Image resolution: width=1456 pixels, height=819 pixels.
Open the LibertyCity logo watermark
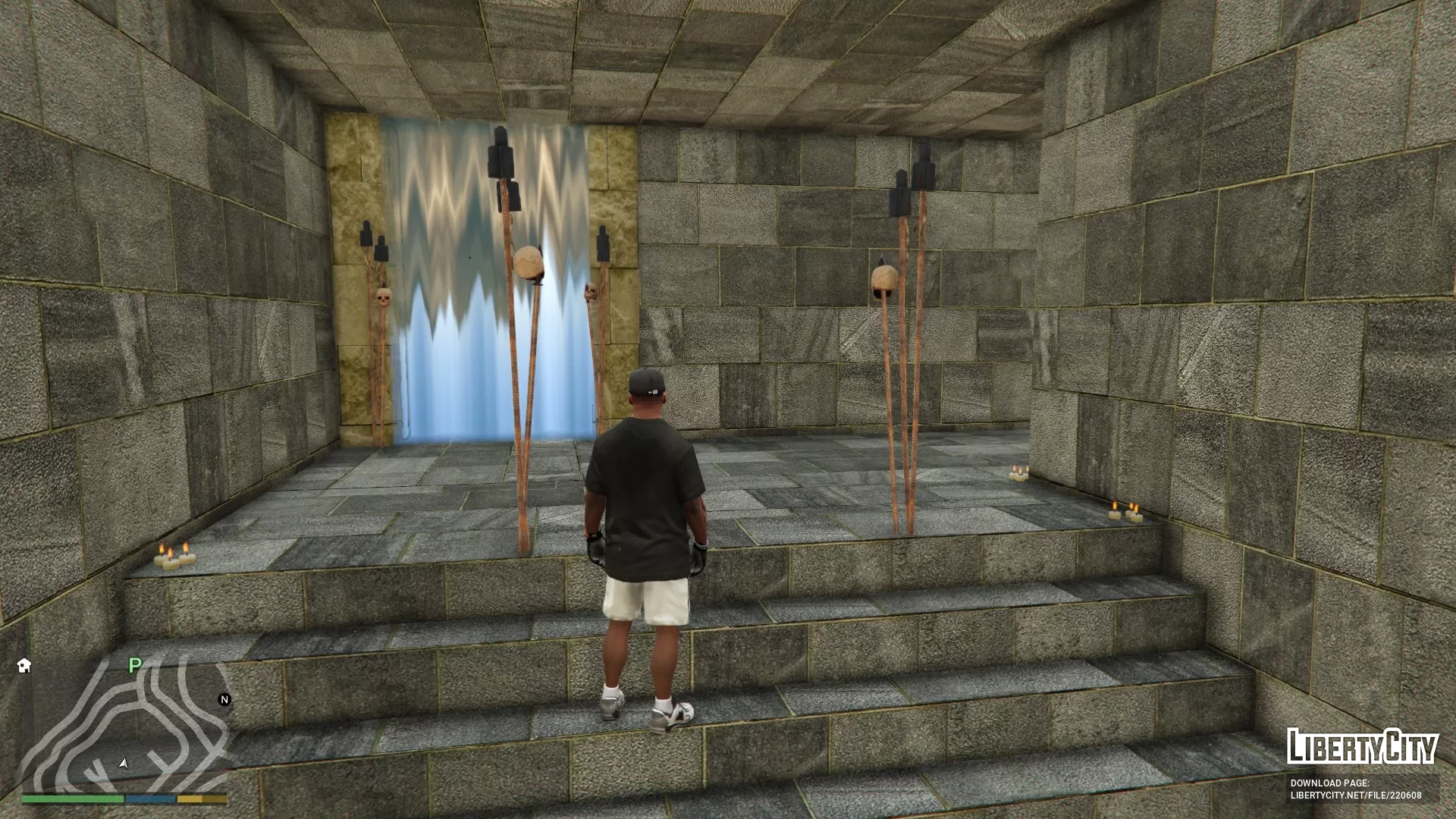1362,747
